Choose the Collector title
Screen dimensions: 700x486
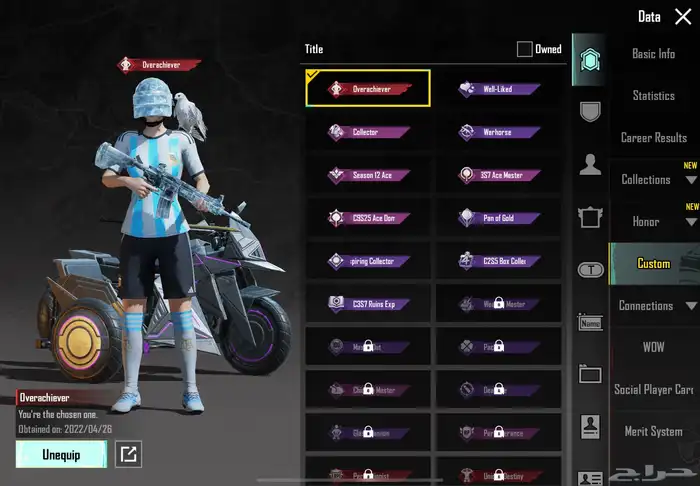pyautogui.click(x=368, y=132)
